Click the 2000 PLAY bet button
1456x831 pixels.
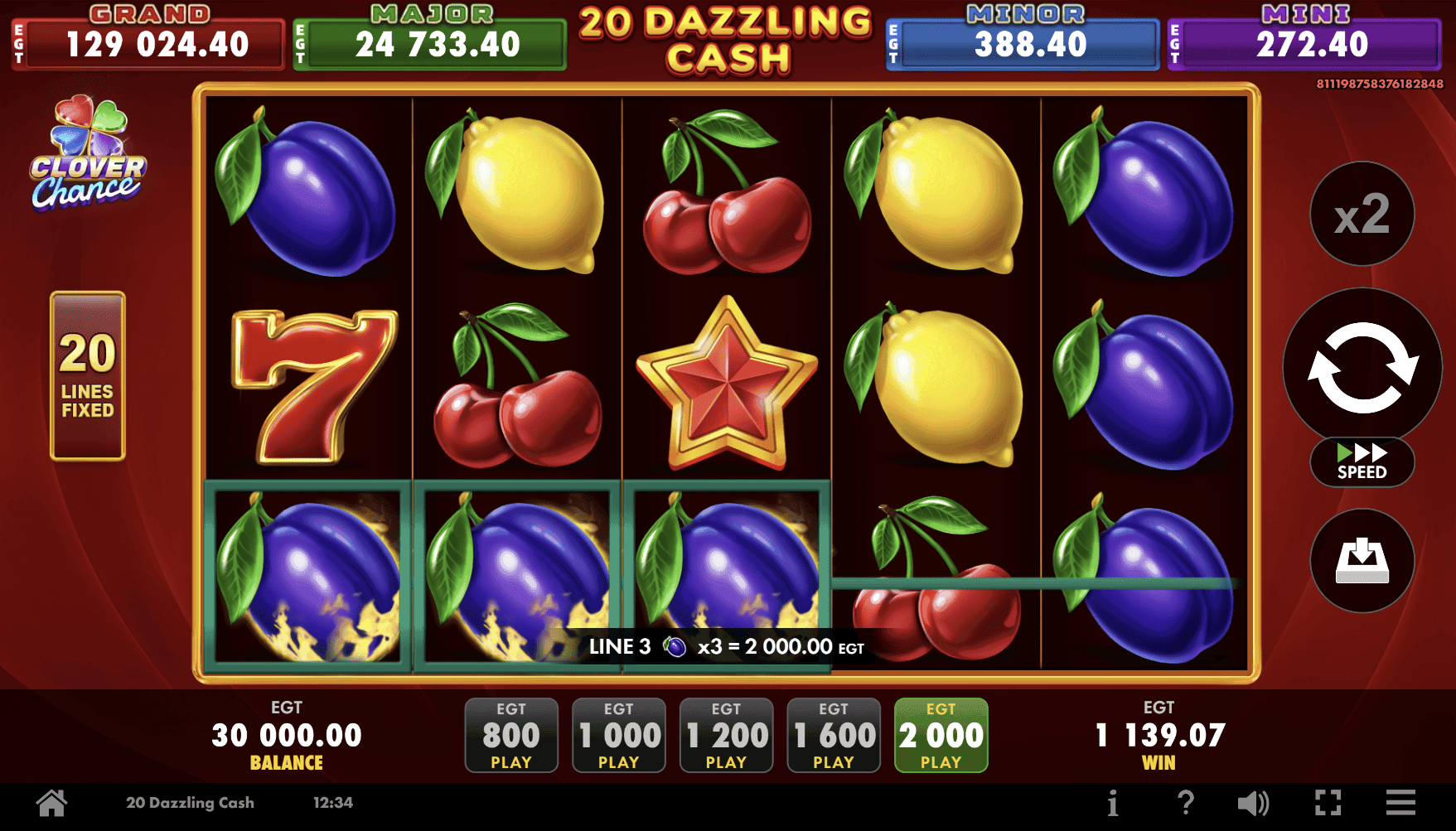tap(941, 735)
